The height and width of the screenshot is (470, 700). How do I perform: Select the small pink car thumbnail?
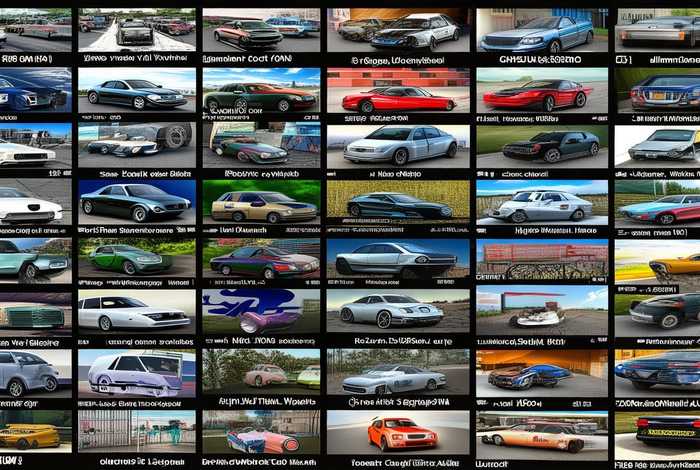click(266, 375)
